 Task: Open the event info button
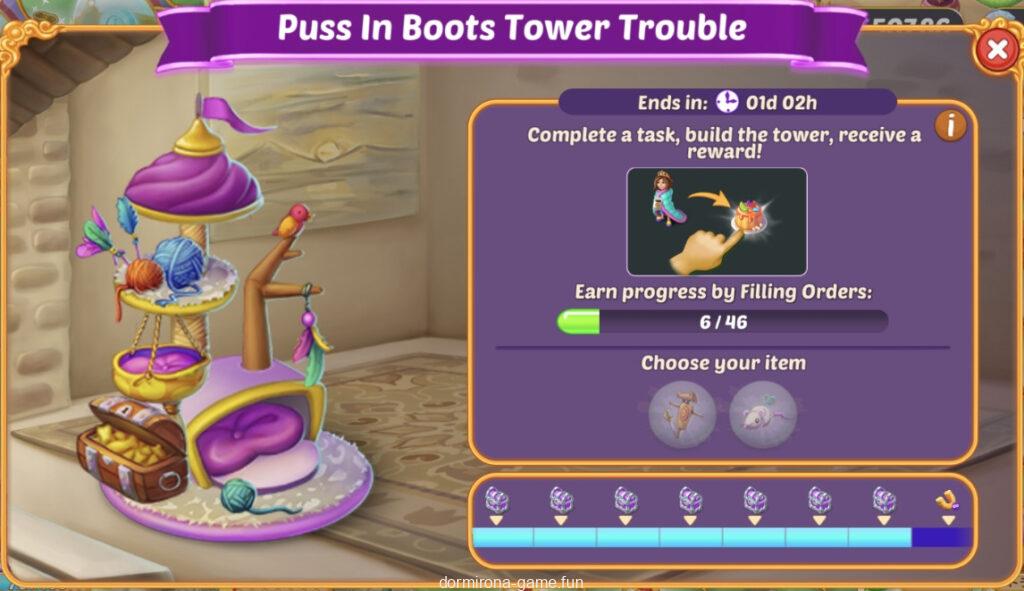(950, 126)
